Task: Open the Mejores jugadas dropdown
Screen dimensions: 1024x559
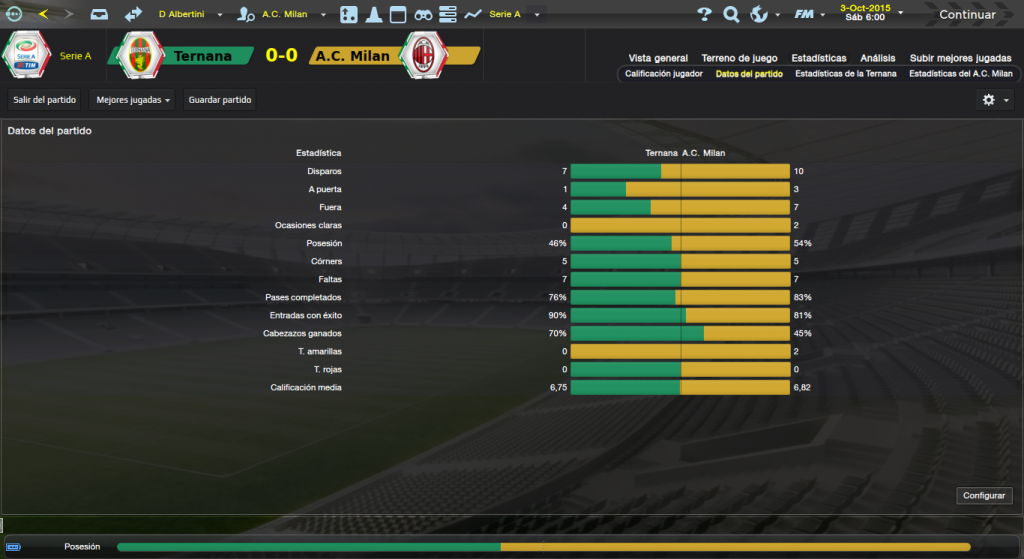Action: coord(131,100)
